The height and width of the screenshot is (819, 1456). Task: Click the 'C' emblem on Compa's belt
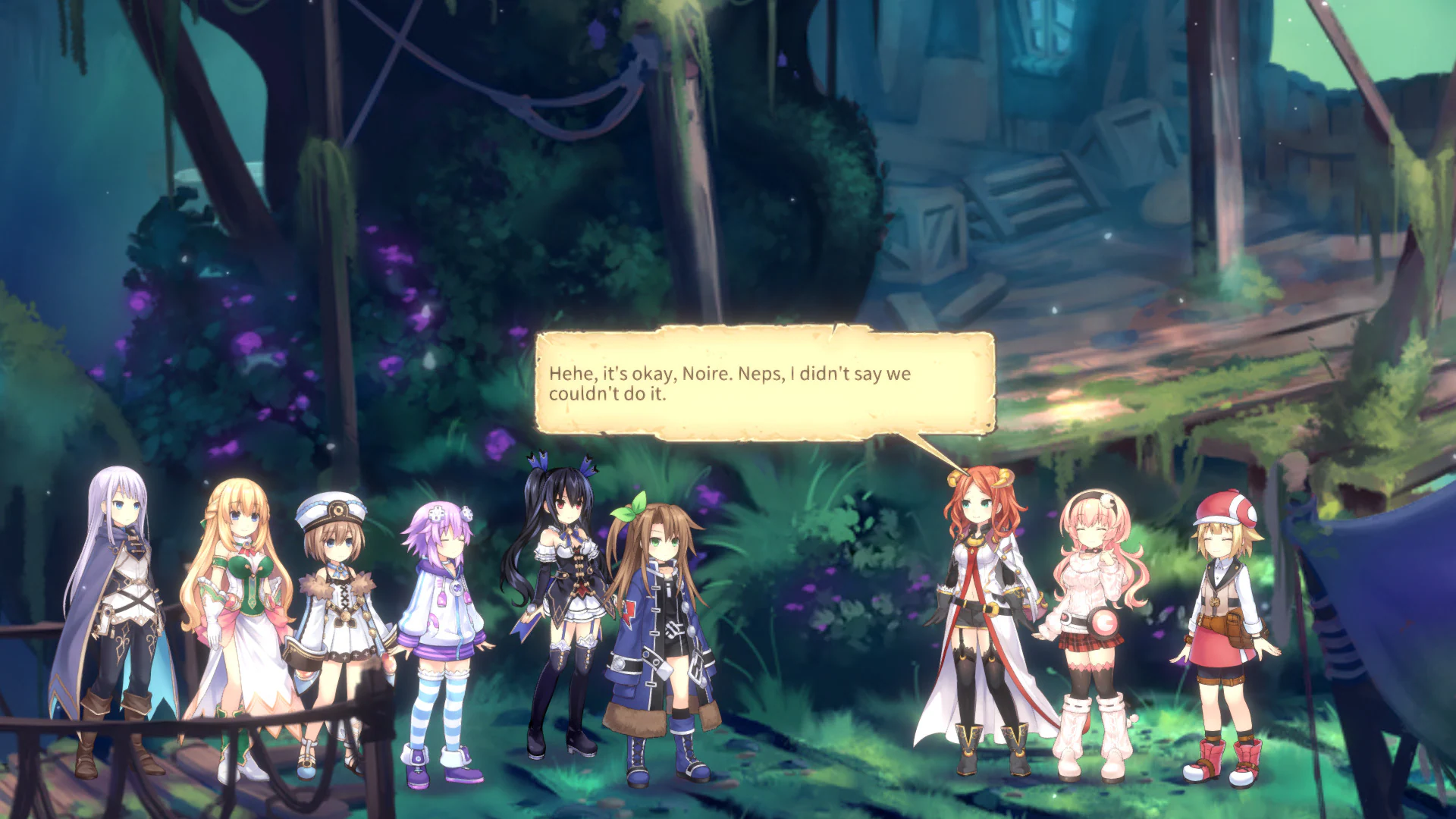tap(1104, 622)
